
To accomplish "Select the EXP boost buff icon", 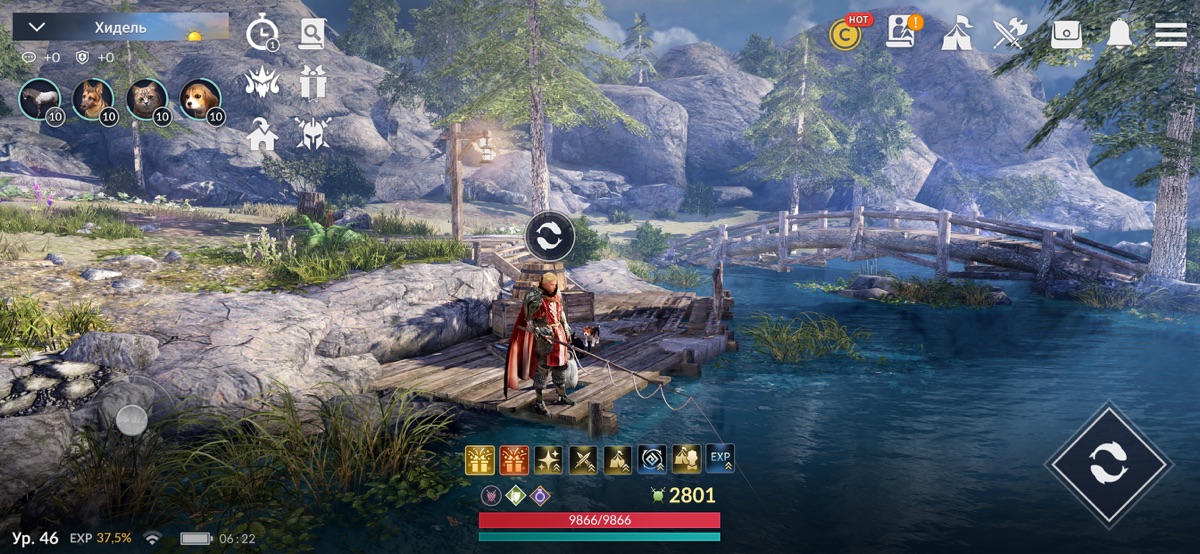I will point(720,459).
